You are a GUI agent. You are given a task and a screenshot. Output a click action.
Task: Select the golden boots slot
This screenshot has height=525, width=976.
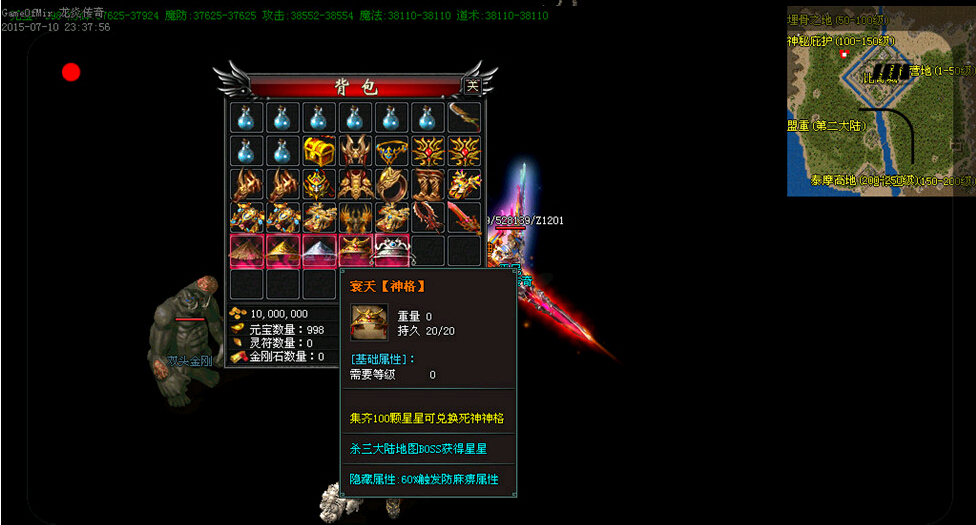coord(427,184)
